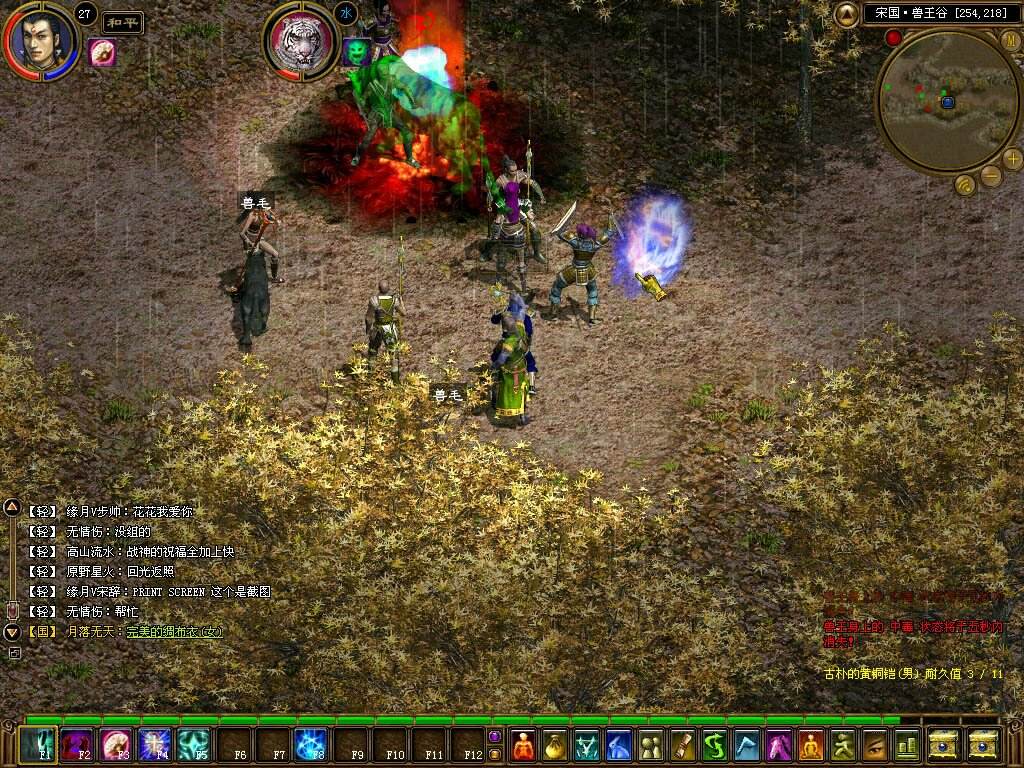This screenshot has width=1024, height=768.
Task: Open the yellow money bag inventory
Action: coord(555,745)
